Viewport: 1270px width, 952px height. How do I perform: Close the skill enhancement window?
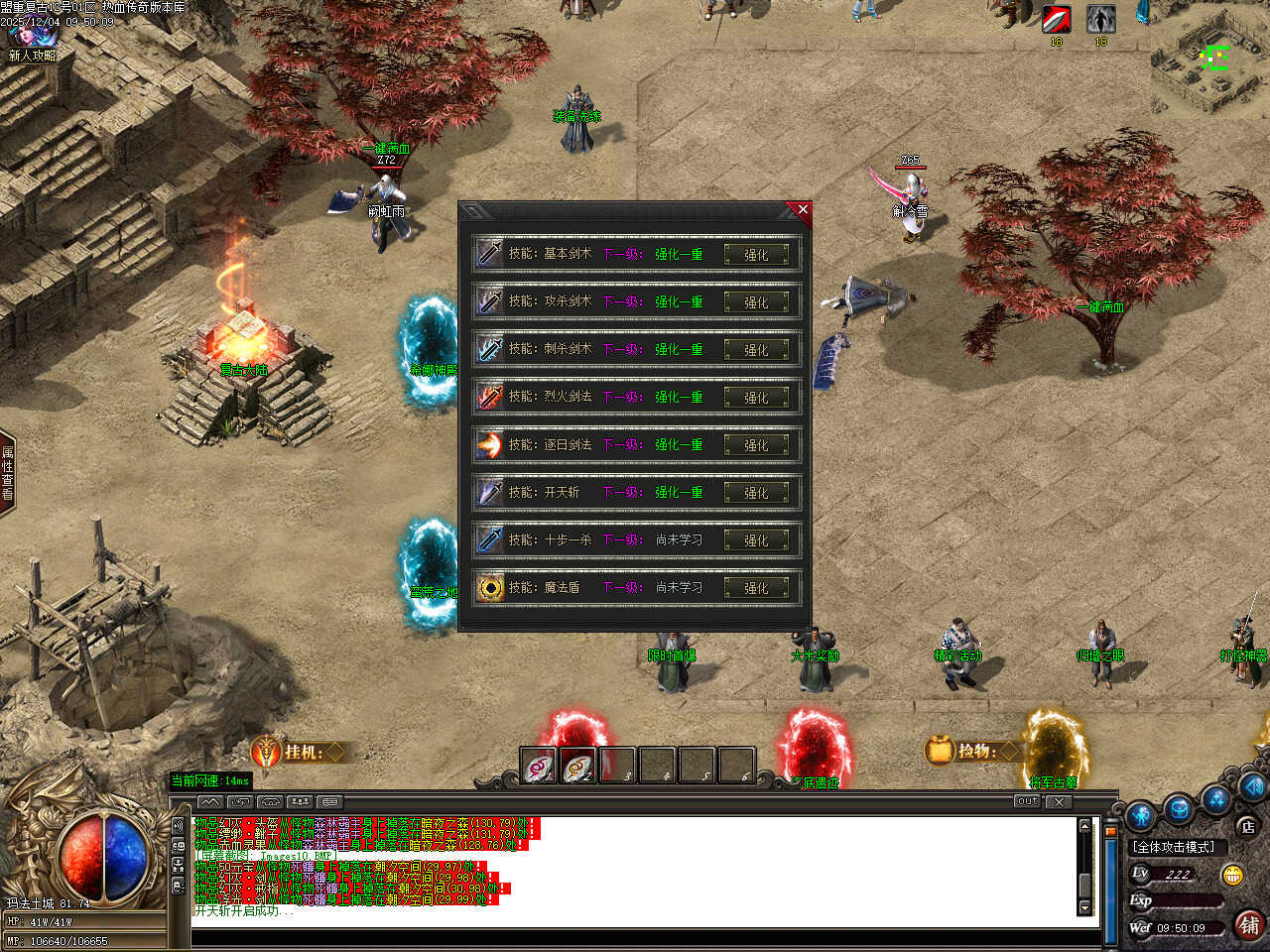tap(803, 209)
